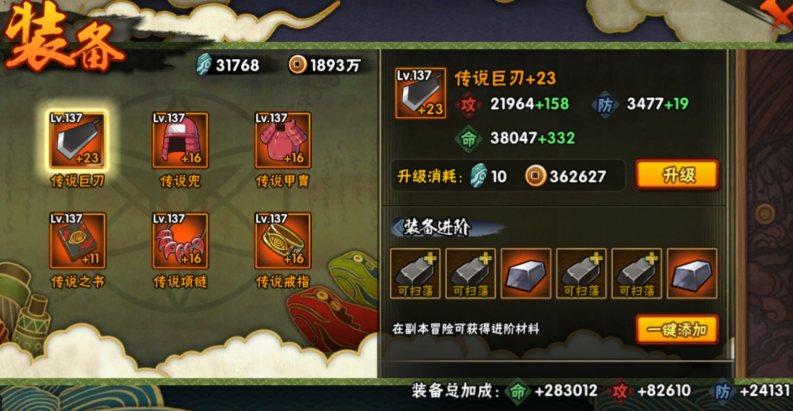Select the 传说戒指 ring slot
This screenshot has width=793, height=411.
coord(282,241)
